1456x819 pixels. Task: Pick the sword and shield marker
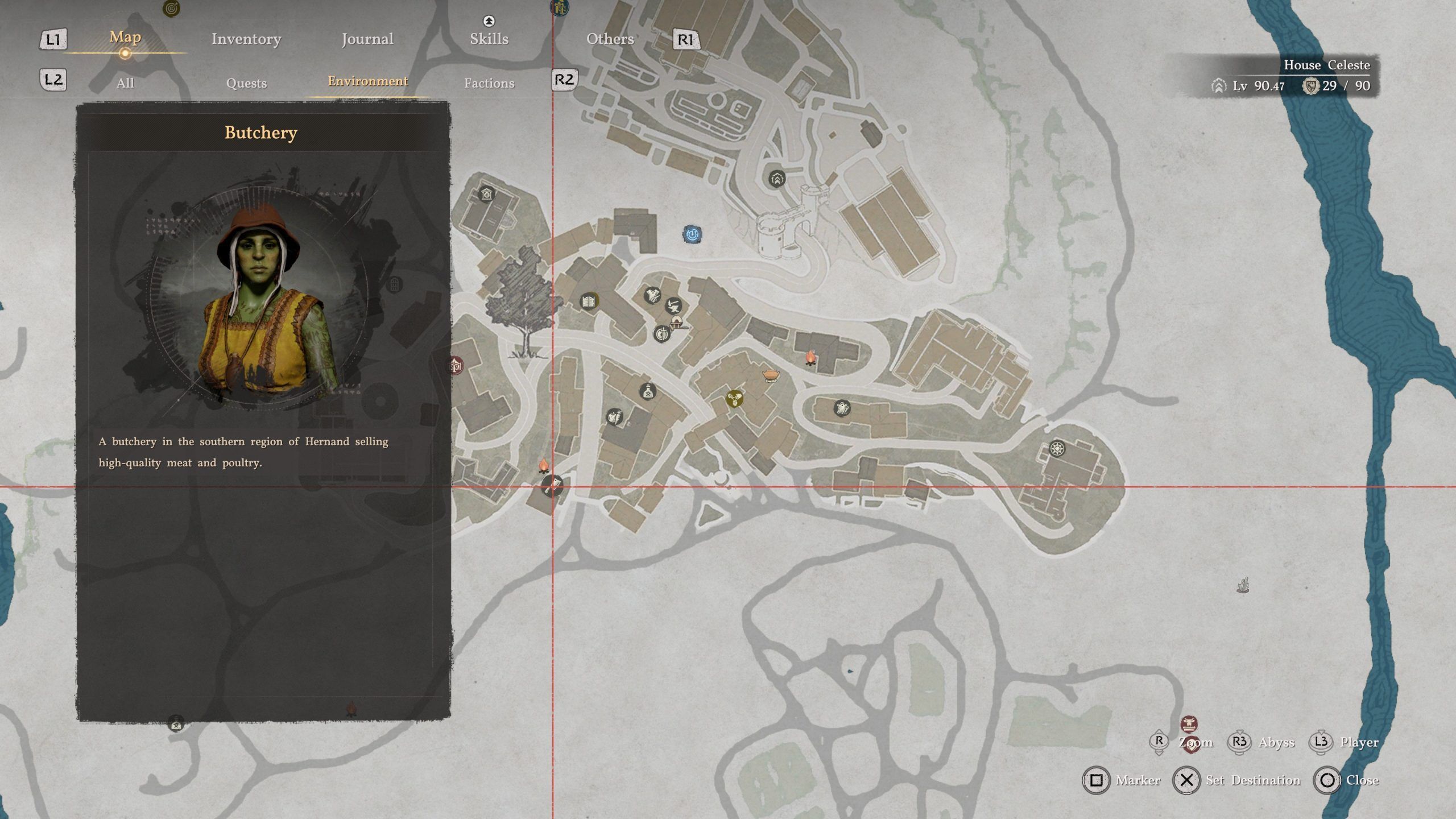[661, 334]
